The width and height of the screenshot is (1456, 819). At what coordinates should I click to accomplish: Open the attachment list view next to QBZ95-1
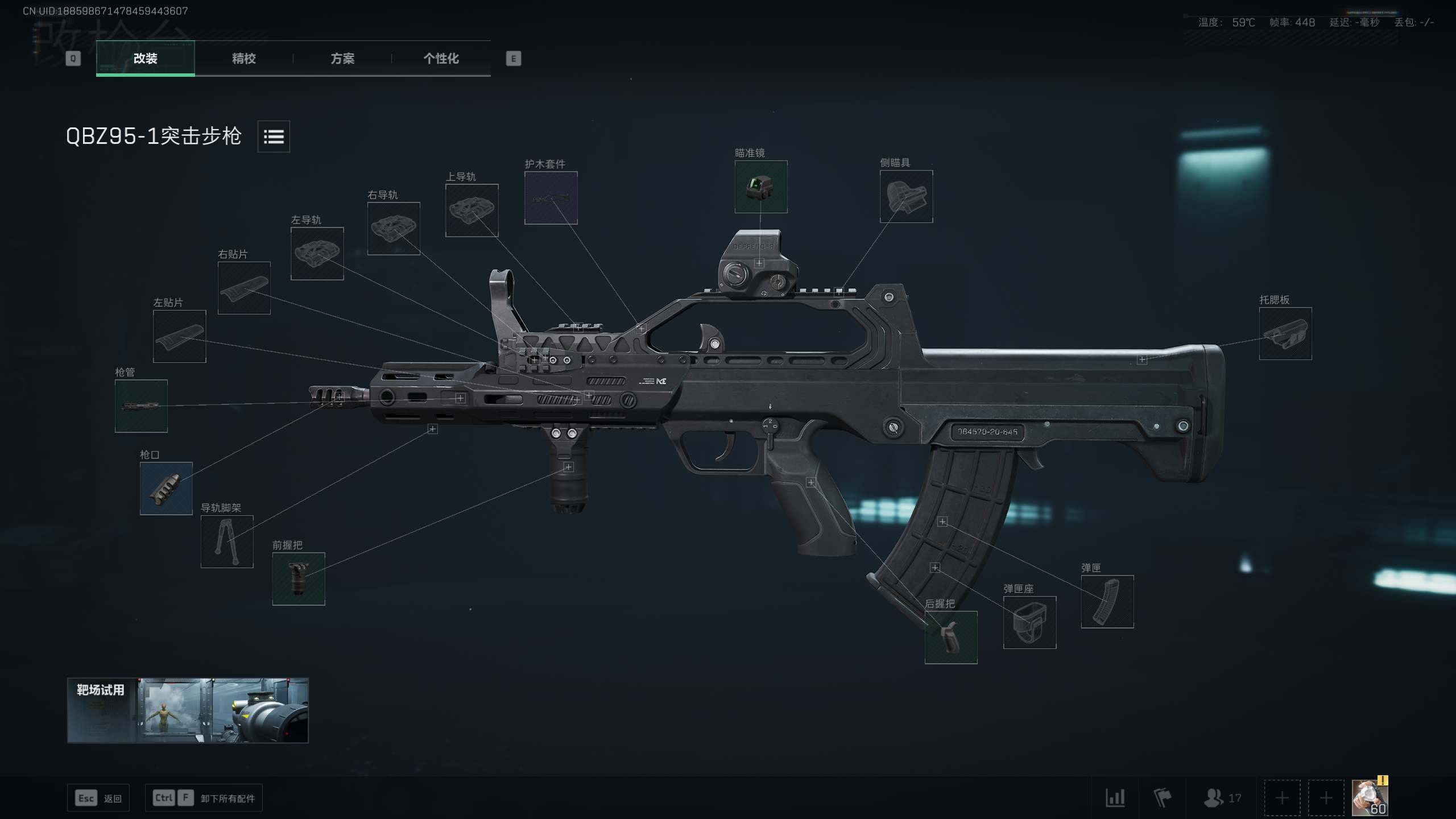274,136
